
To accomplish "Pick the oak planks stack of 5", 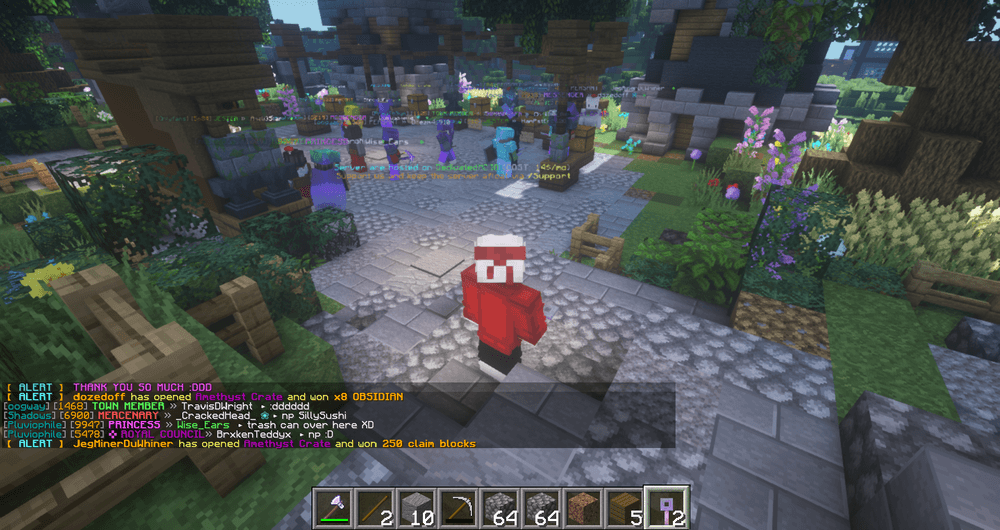I will (622, 507).
